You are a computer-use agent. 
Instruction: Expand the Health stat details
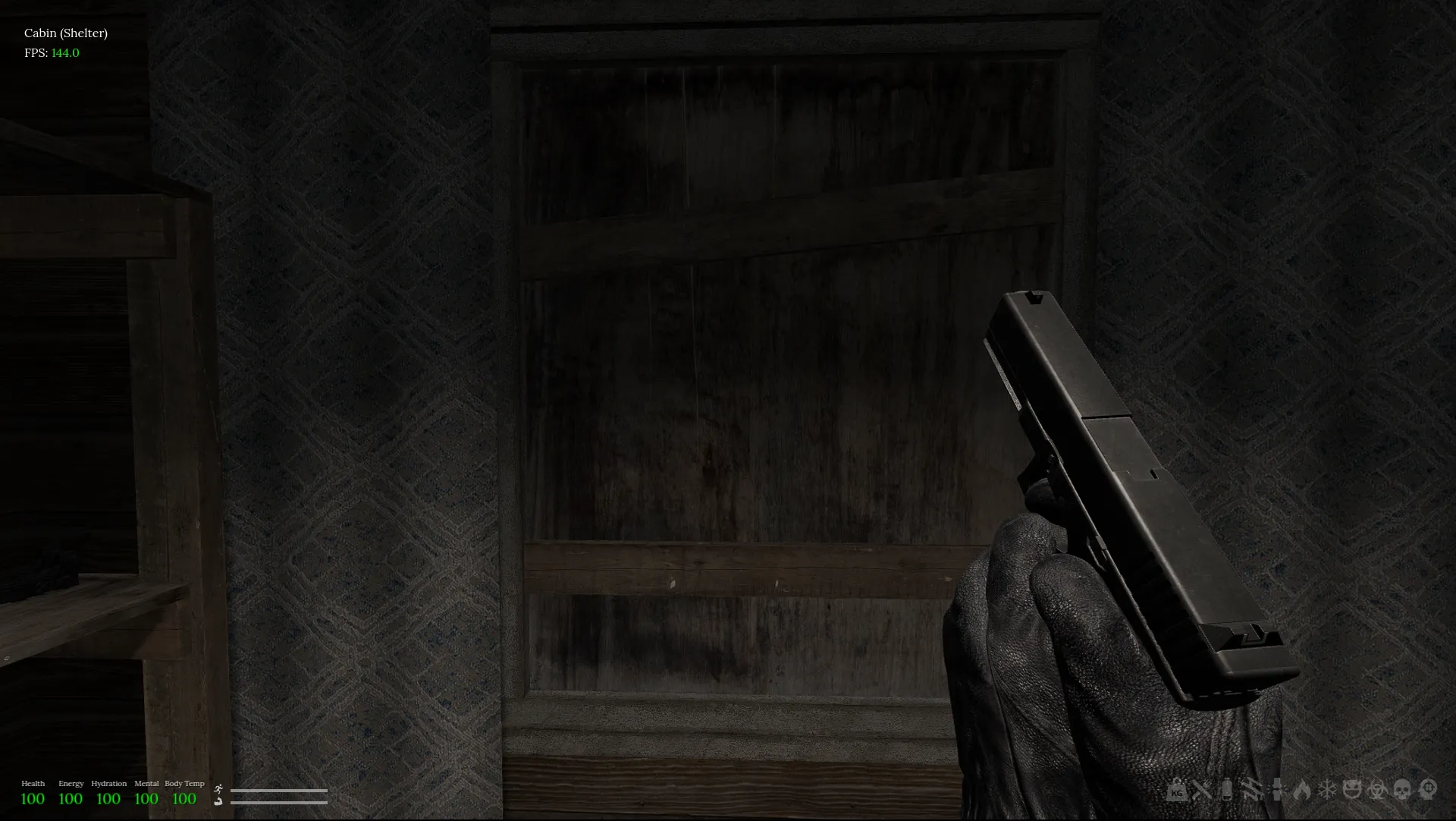(x=33, y=784)
